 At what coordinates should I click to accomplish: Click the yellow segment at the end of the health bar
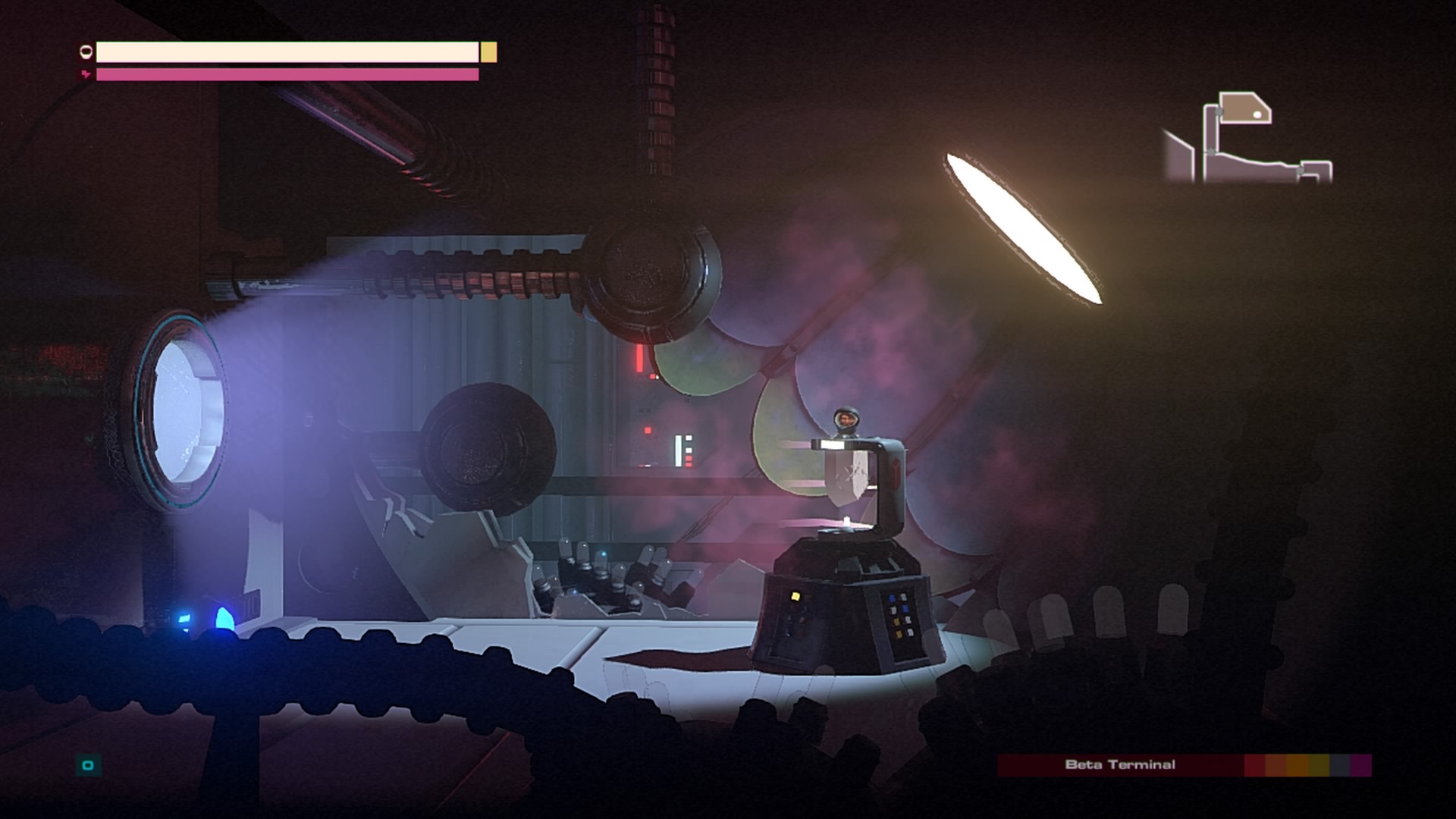coord(488,53)
